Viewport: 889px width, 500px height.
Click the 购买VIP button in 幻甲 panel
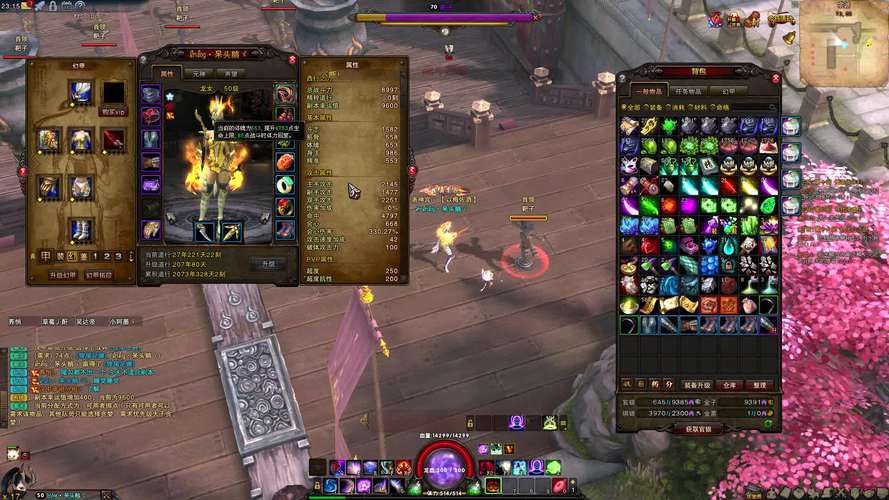[x=111, y=112]
